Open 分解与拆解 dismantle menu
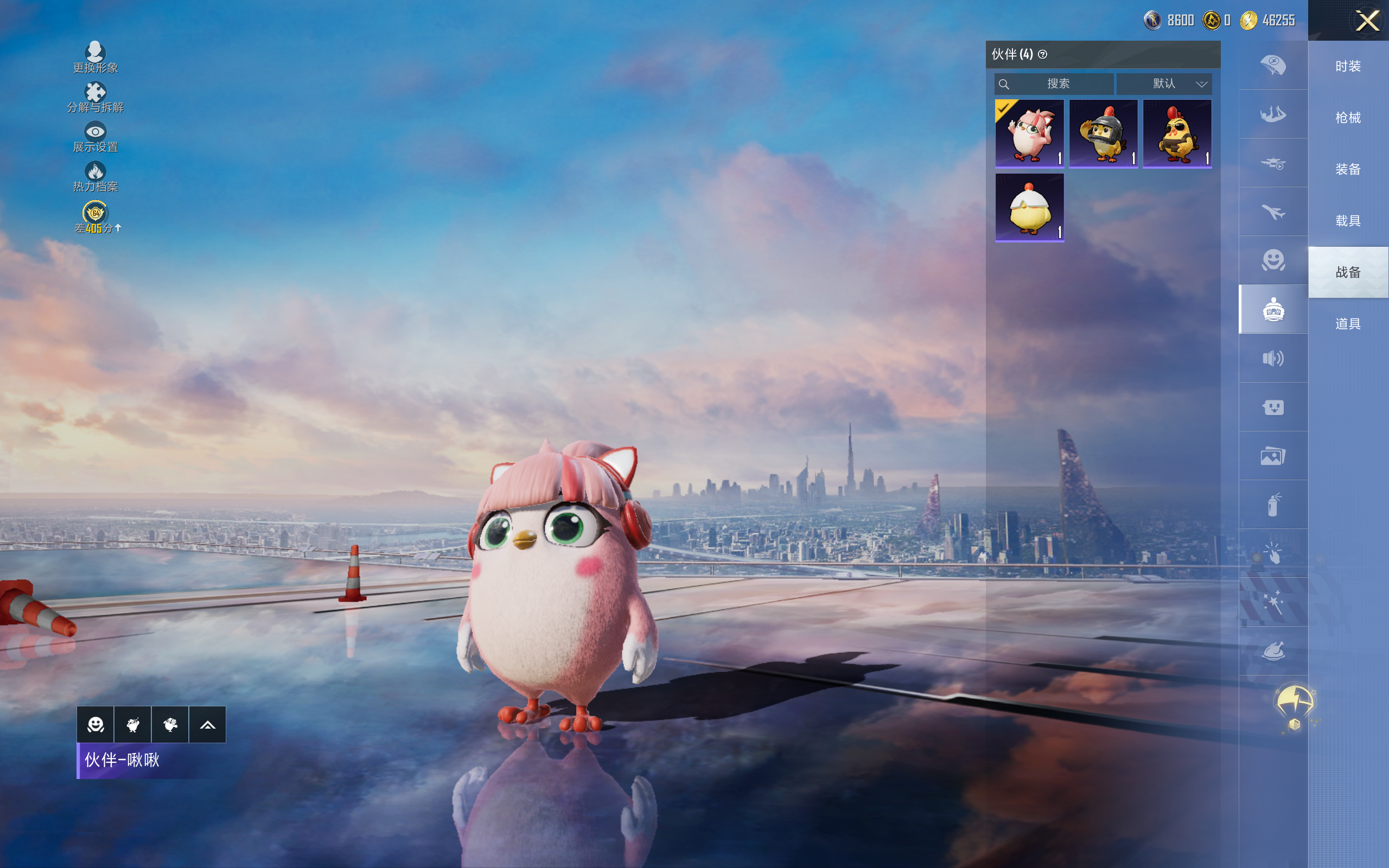Screen dimensions: 1389x868 (95, 97)
